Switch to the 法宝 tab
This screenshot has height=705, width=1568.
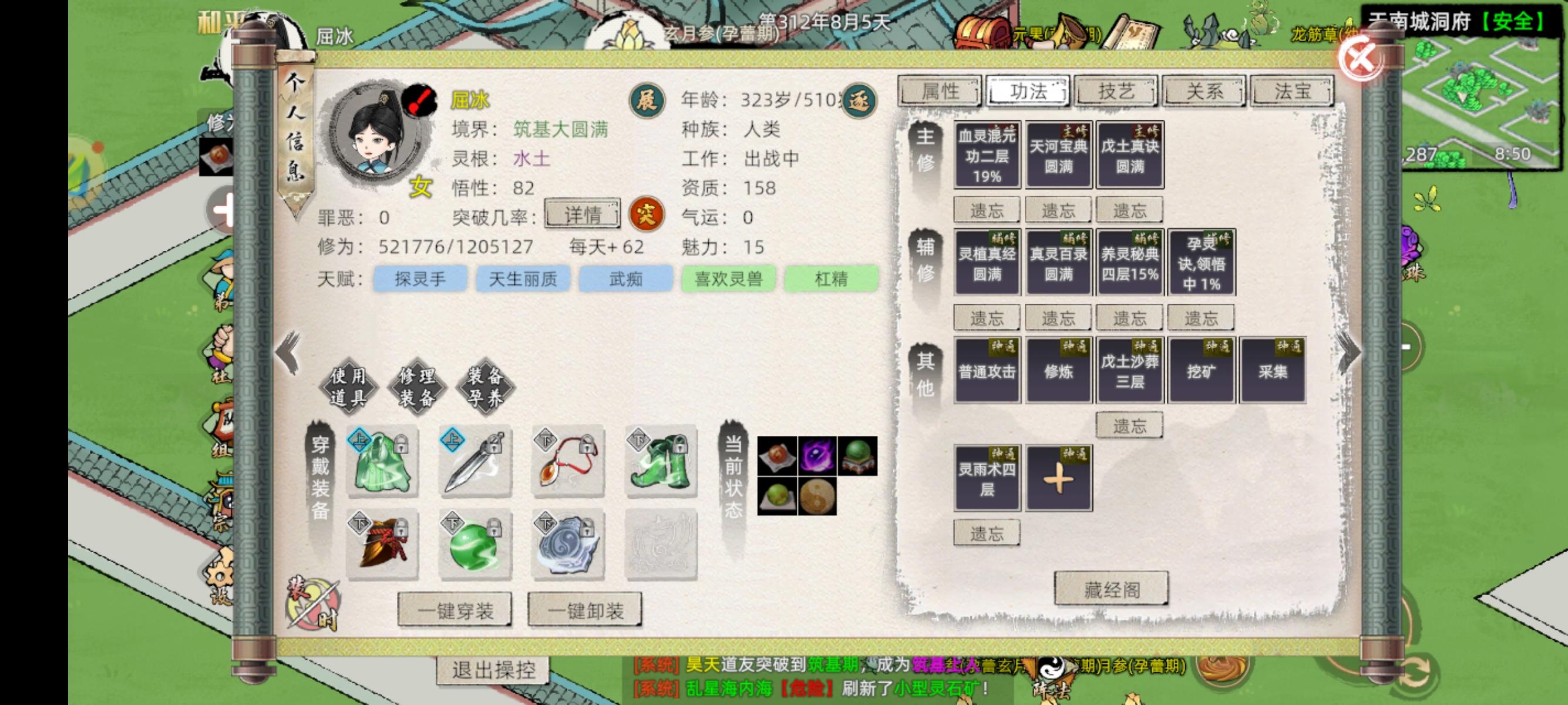pos(1291,91)
